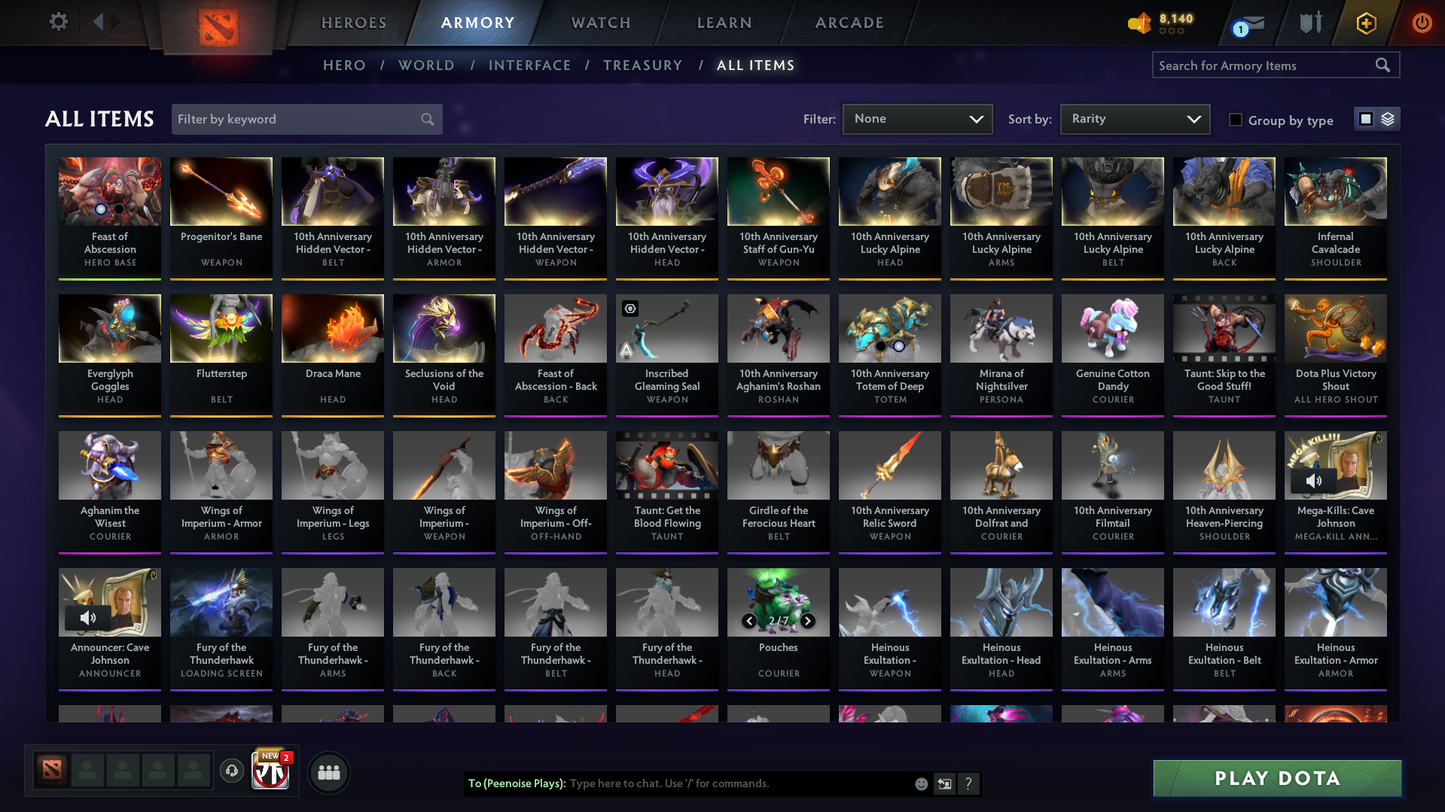Click the headset voice chat icon
The image size is (1445, 812).
(x=231, y=770)
